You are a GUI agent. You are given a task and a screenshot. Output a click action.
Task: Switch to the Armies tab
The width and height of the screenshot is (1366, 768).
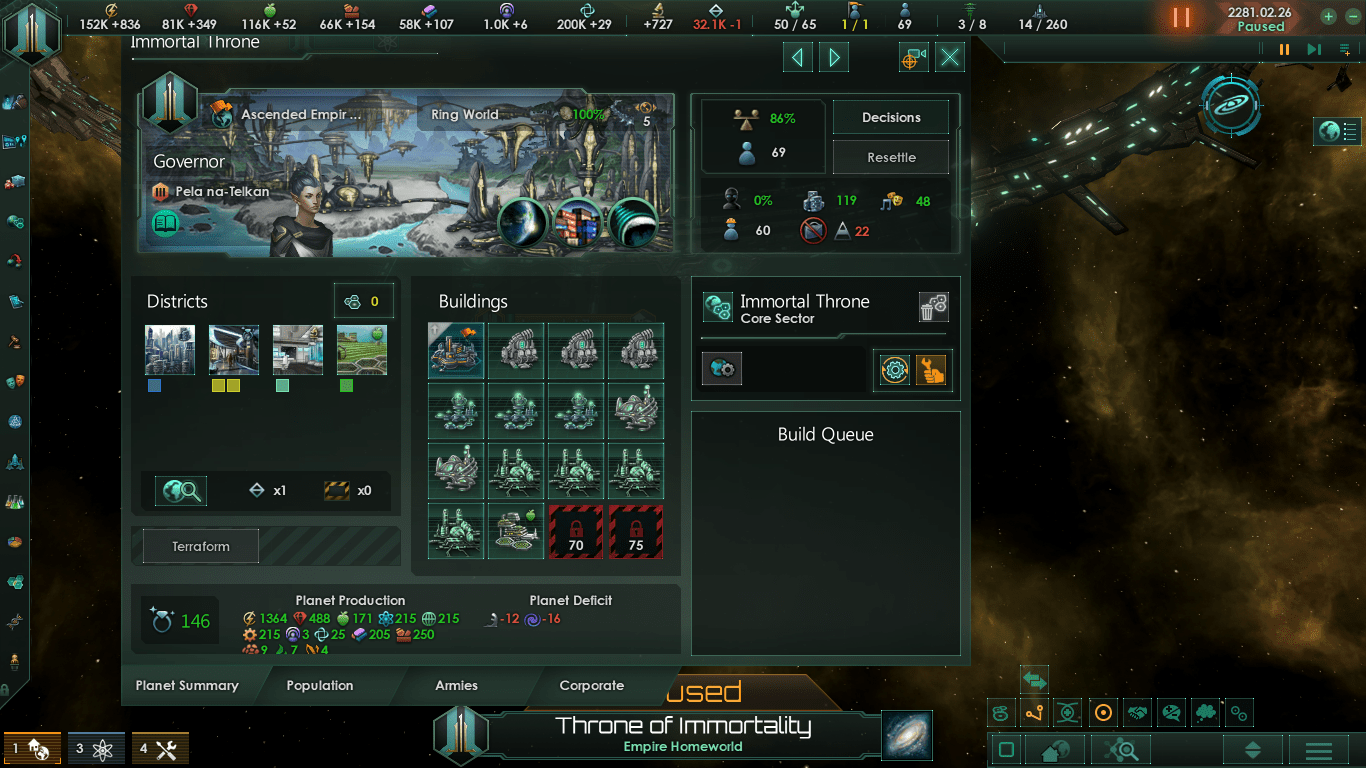456,686
